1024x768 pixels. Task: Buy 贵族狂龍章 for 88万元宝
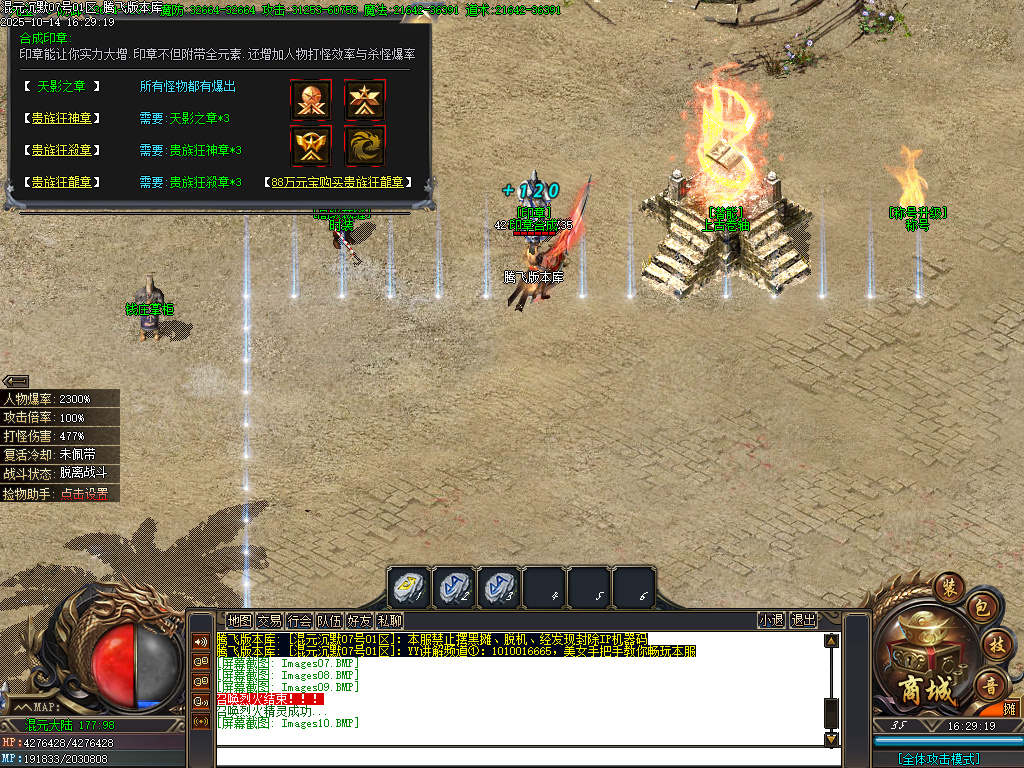[338, 182]
